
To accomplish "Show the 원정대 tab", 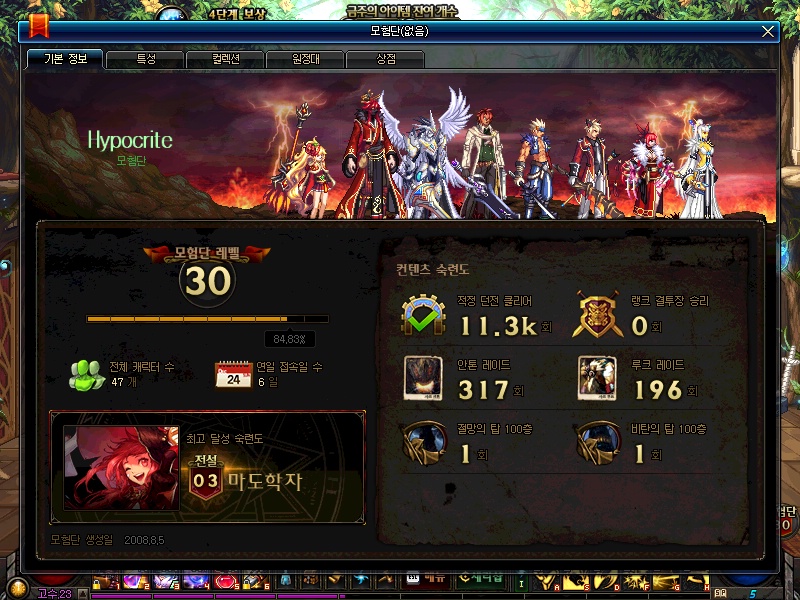I will pyautogui.click(x=305, y=59).
